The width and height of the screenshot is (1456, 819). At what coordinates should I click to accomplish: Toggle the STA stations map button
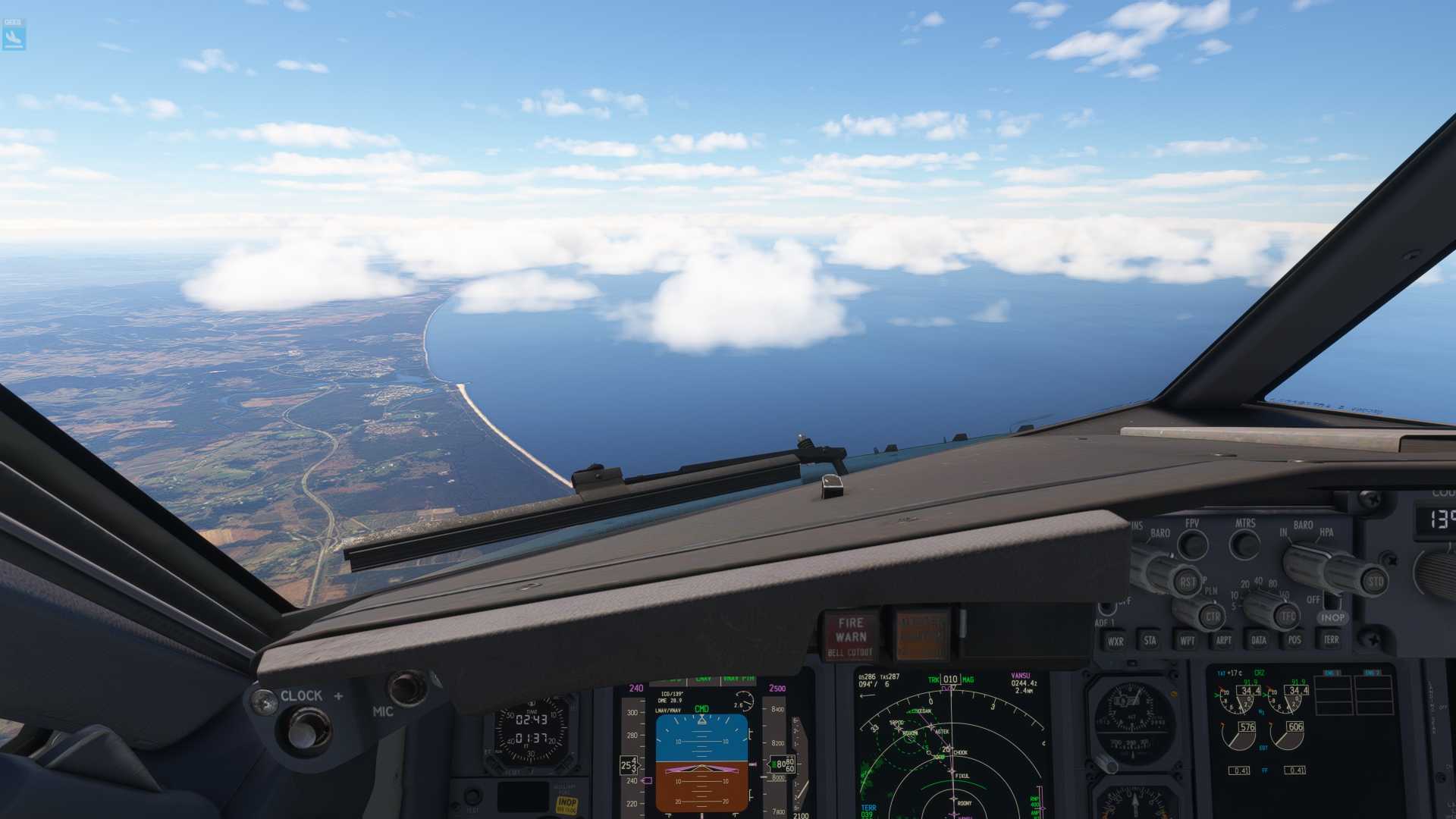pos(1150,641)
